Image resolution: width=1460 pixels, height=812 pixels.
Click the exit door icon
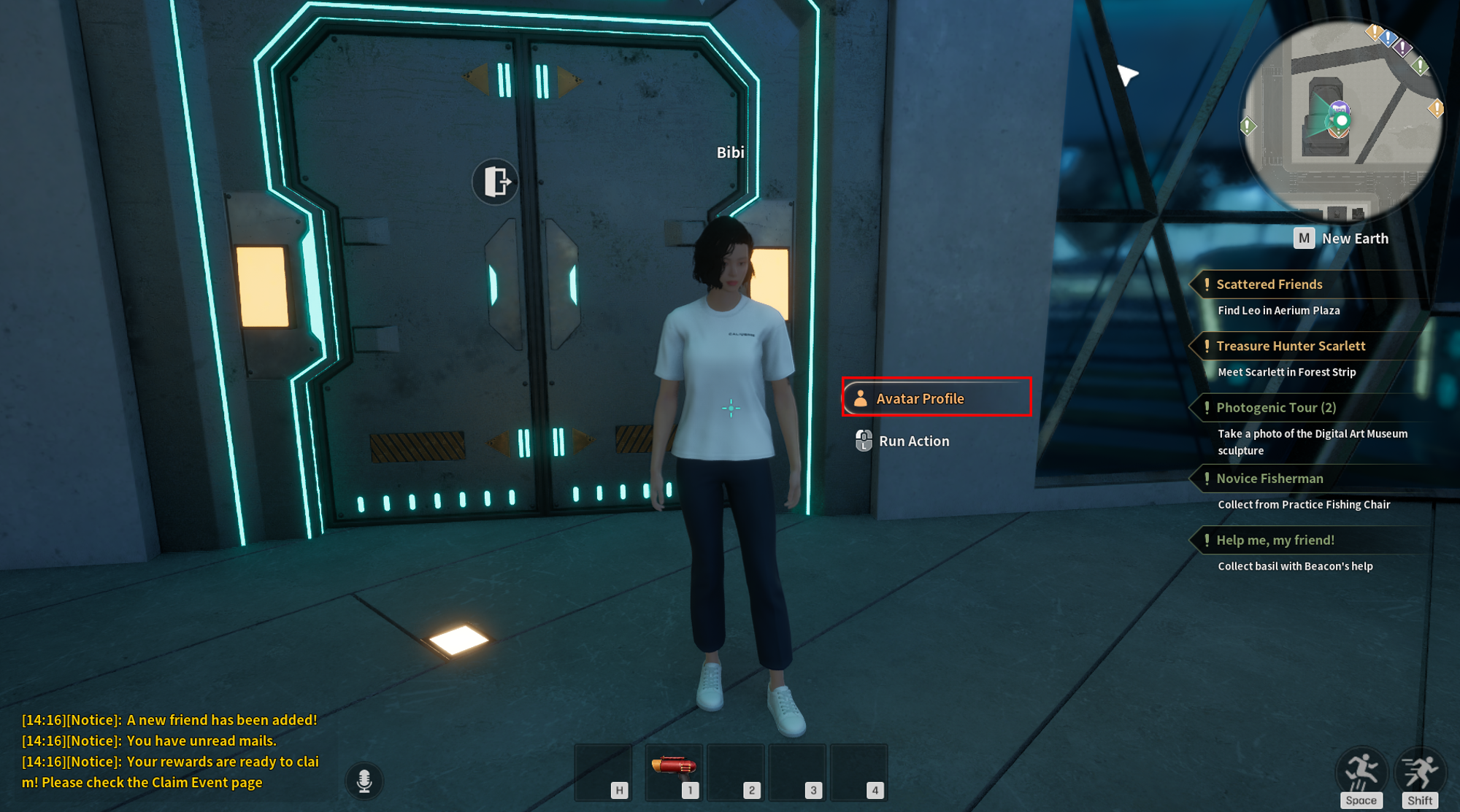coord(496,181)
